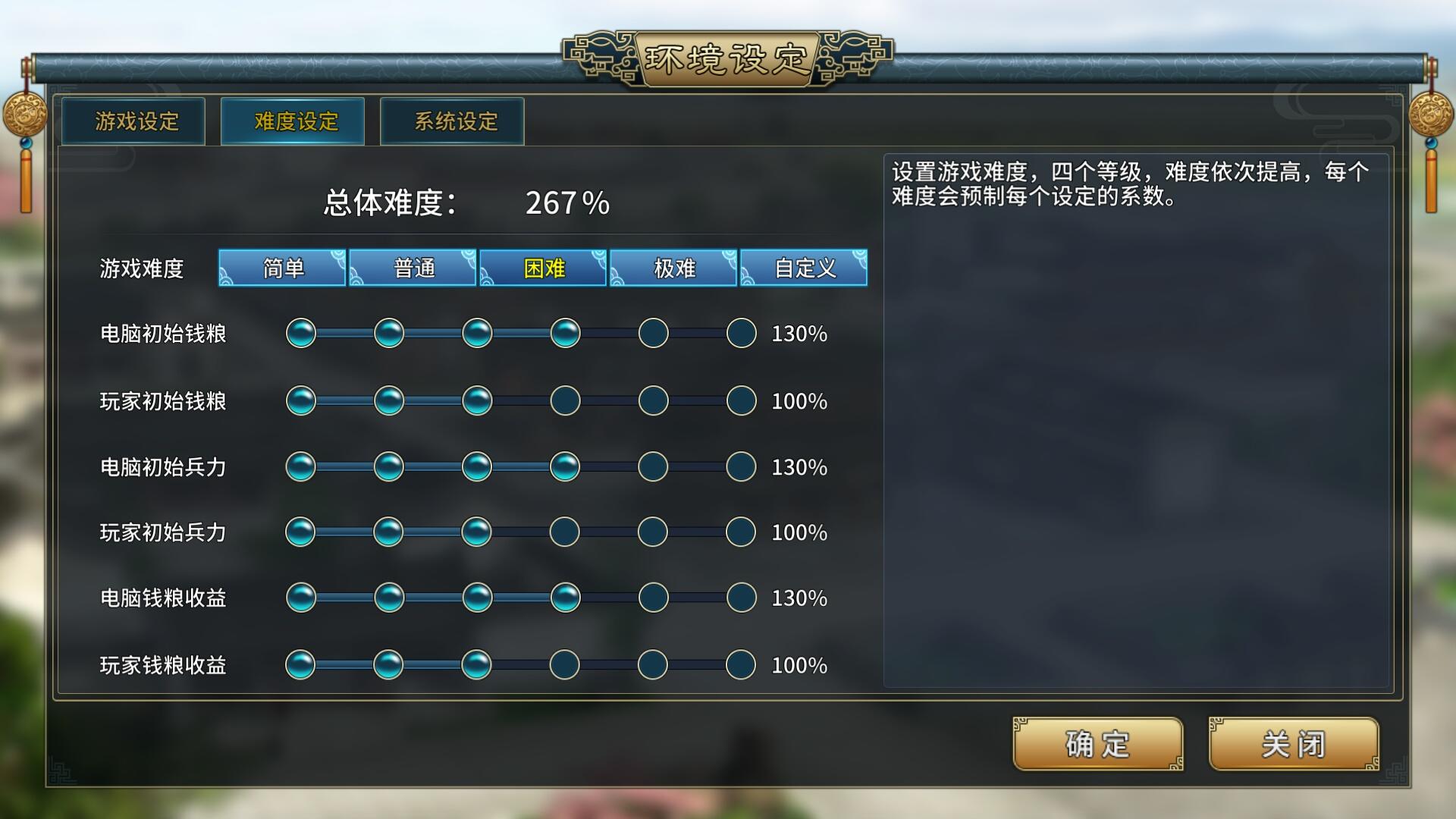1456x819 pixels.
Task: Open the 系统设定 tab
Action: point(453,120)
